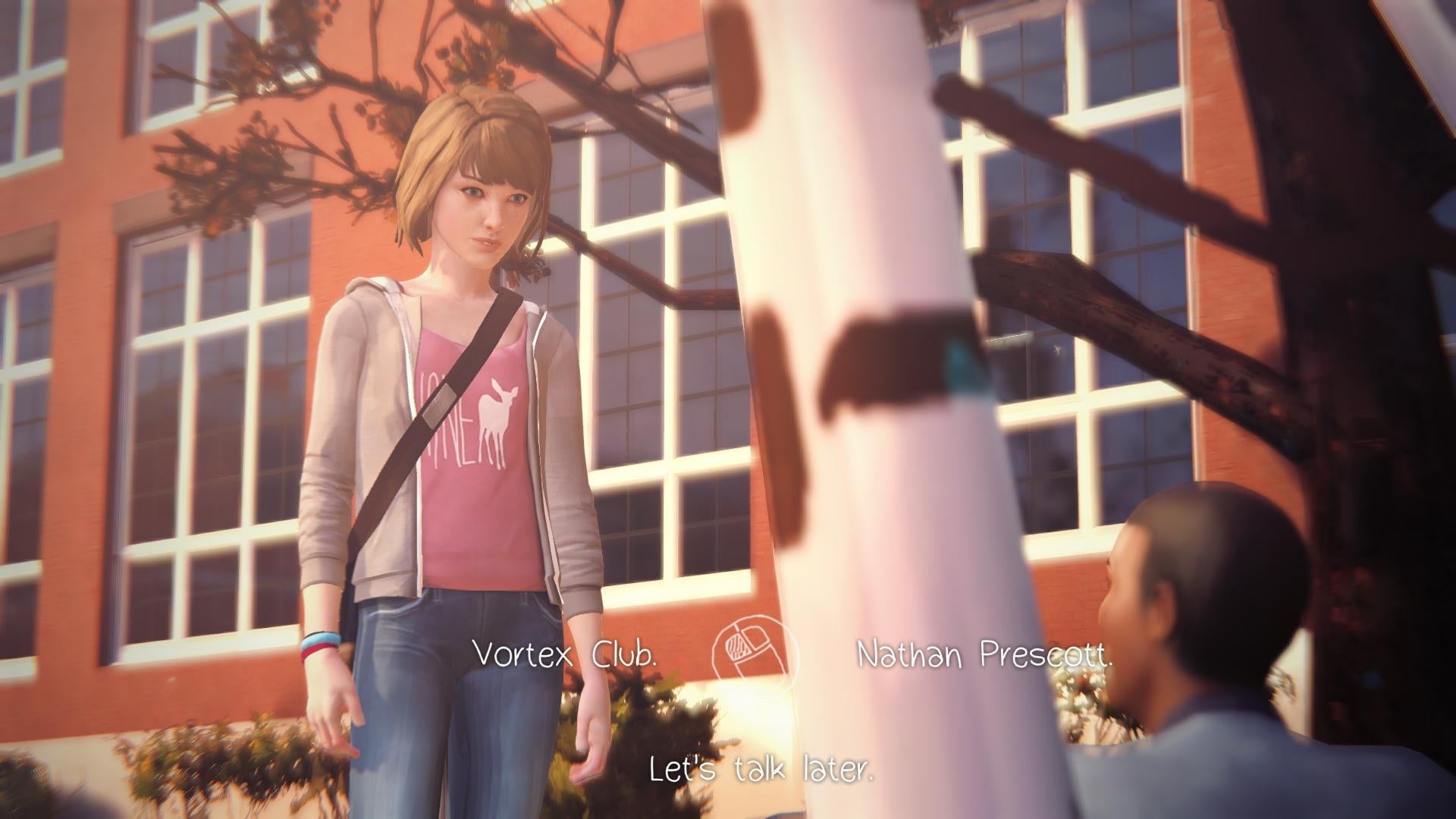Click the hatched left mouse button on the prompt
The width and height of the screenshot is (1456, 819).
point(737,647)
